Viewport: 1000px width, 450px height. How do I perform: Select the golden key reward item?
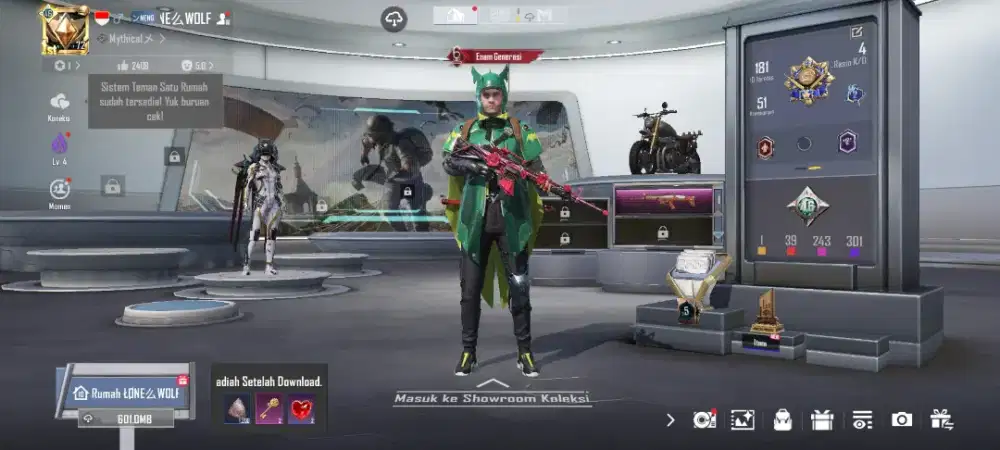pos(269,409)
